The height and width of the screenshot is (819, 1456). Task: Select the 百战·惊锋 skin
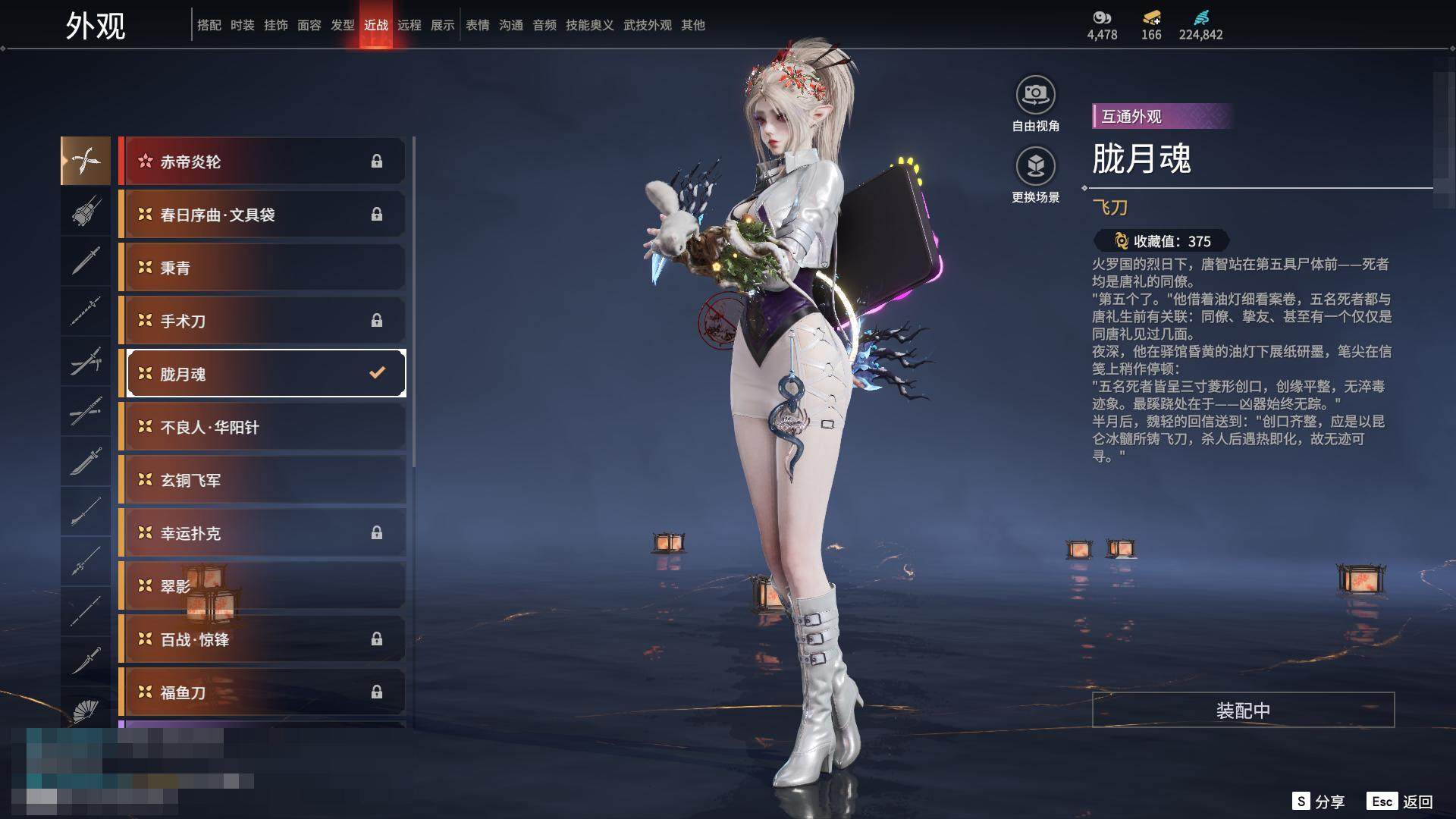click(262, 639)
